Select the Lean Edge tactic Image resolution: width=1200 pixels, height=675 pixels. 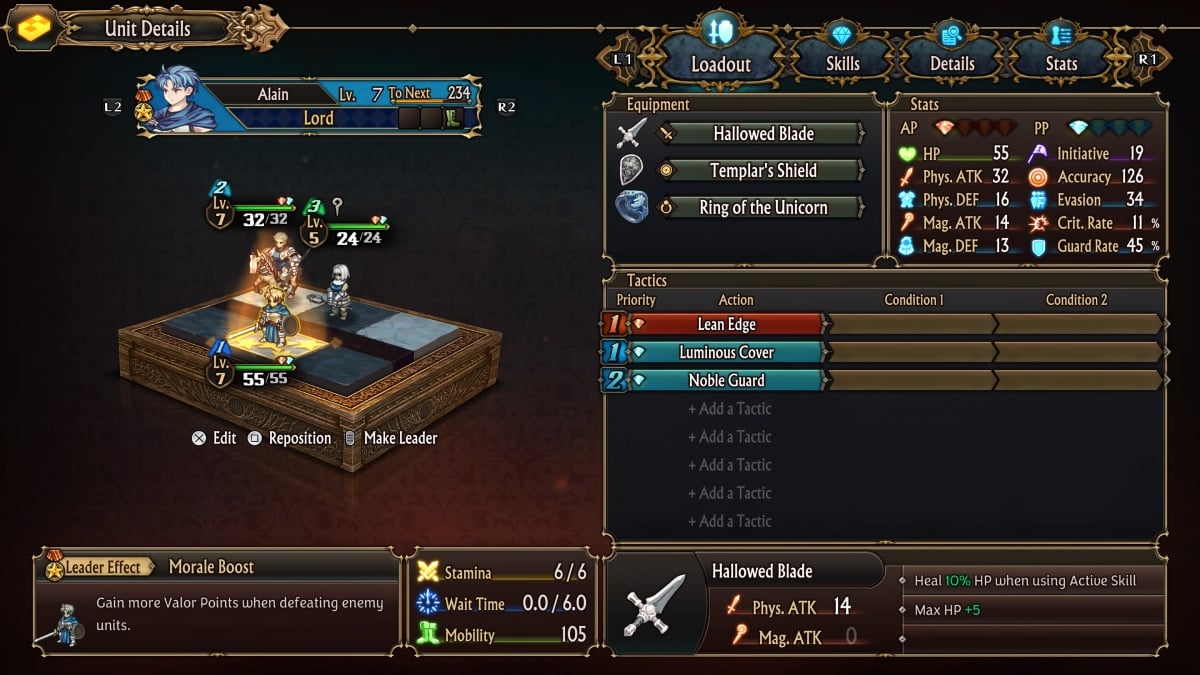pyautogui.click(x=726, y=324)
